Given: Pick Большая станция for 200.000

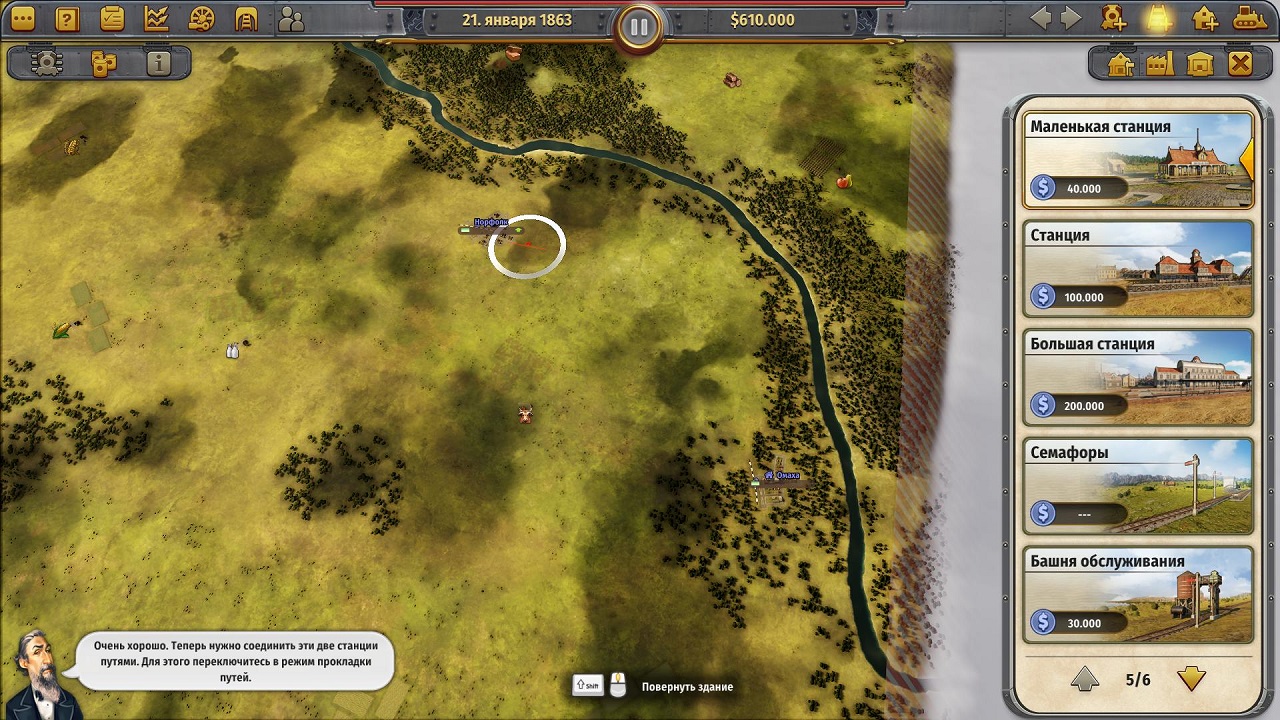Looking at the screenshot, I should click(x=1138, y=377).
